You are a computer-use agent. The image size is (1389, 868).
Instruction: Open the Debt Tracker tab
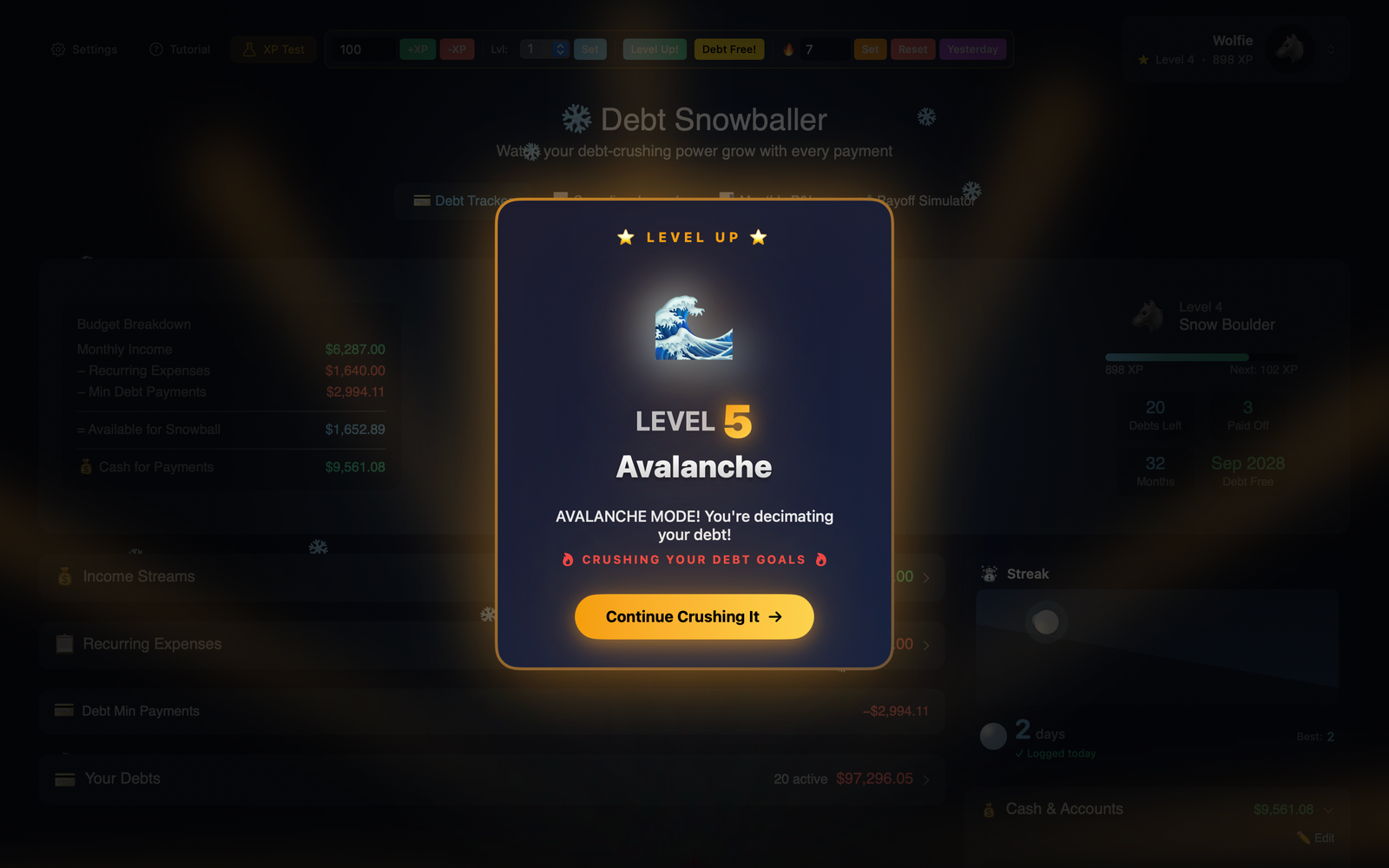click(x=466, y=201)
